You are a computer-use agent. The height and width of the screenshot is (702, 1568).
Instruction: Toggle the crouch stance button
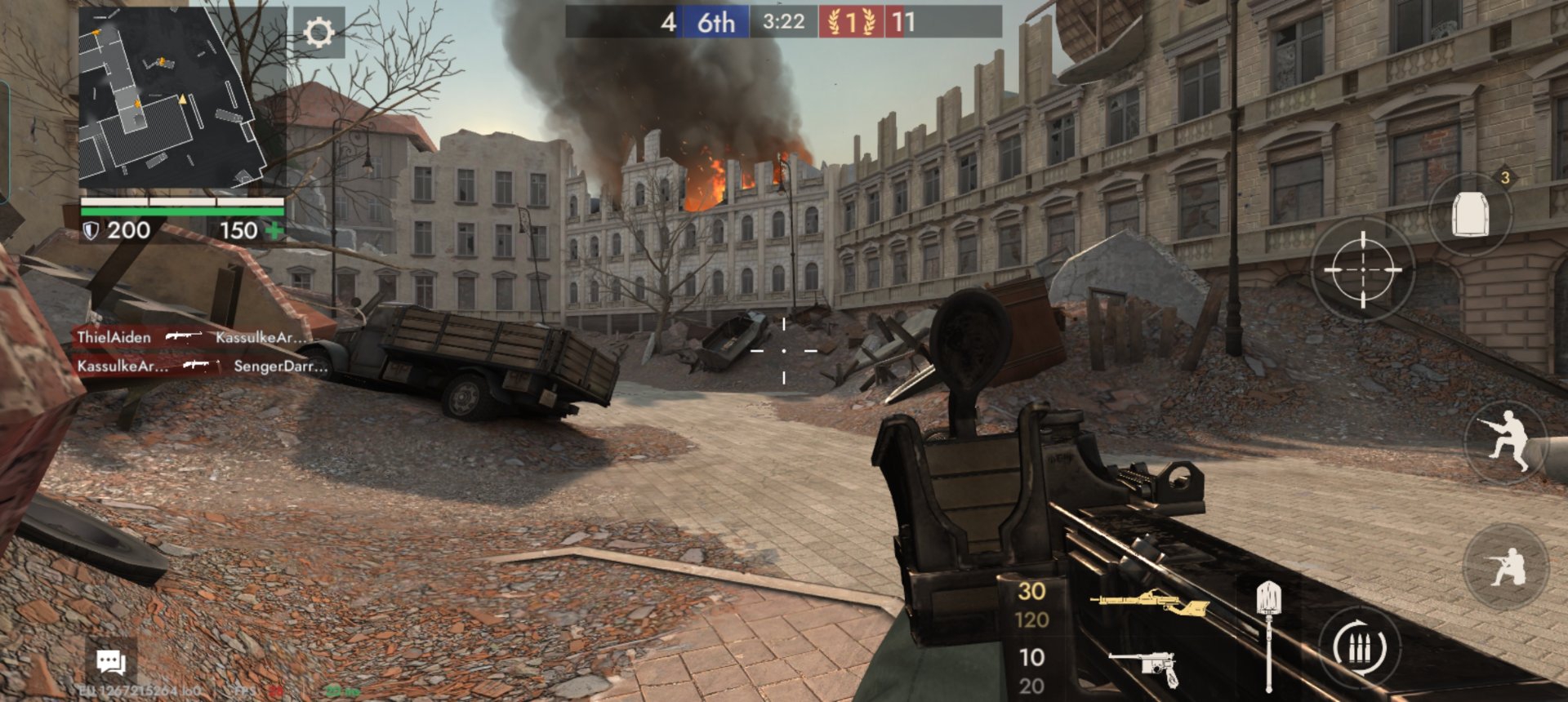pos(1505,566)
